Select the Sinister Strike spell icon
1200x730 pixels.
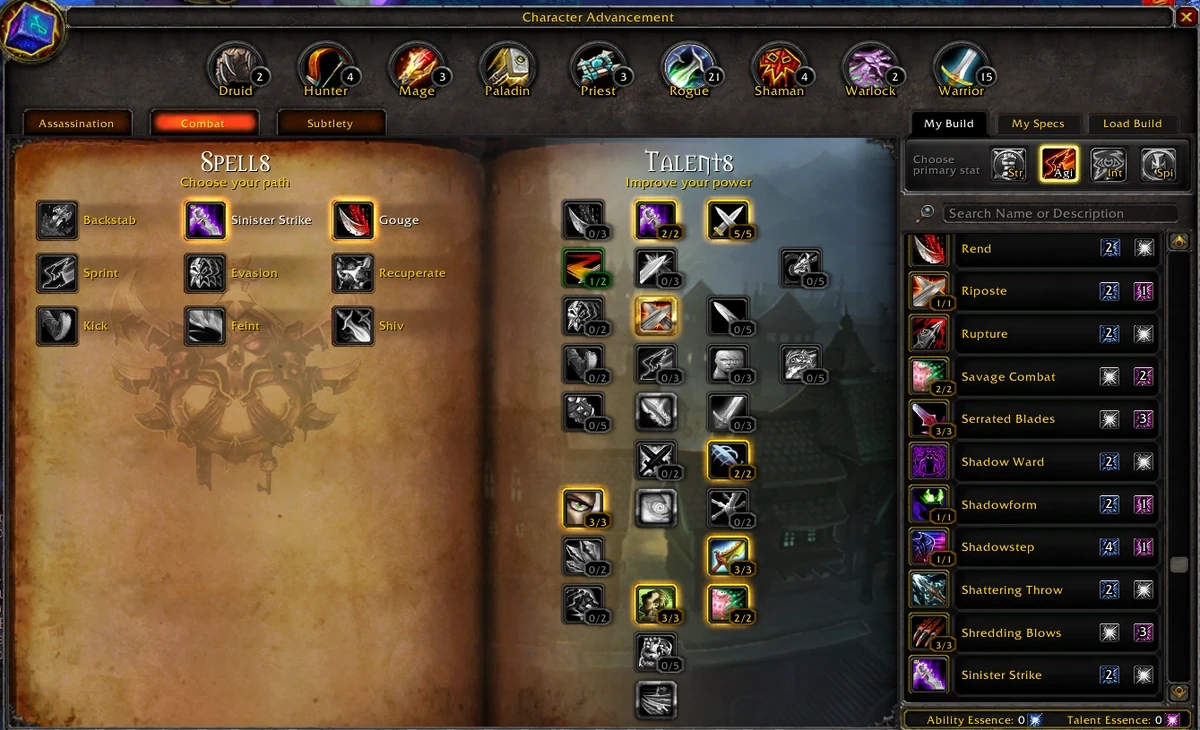(205, 221)
